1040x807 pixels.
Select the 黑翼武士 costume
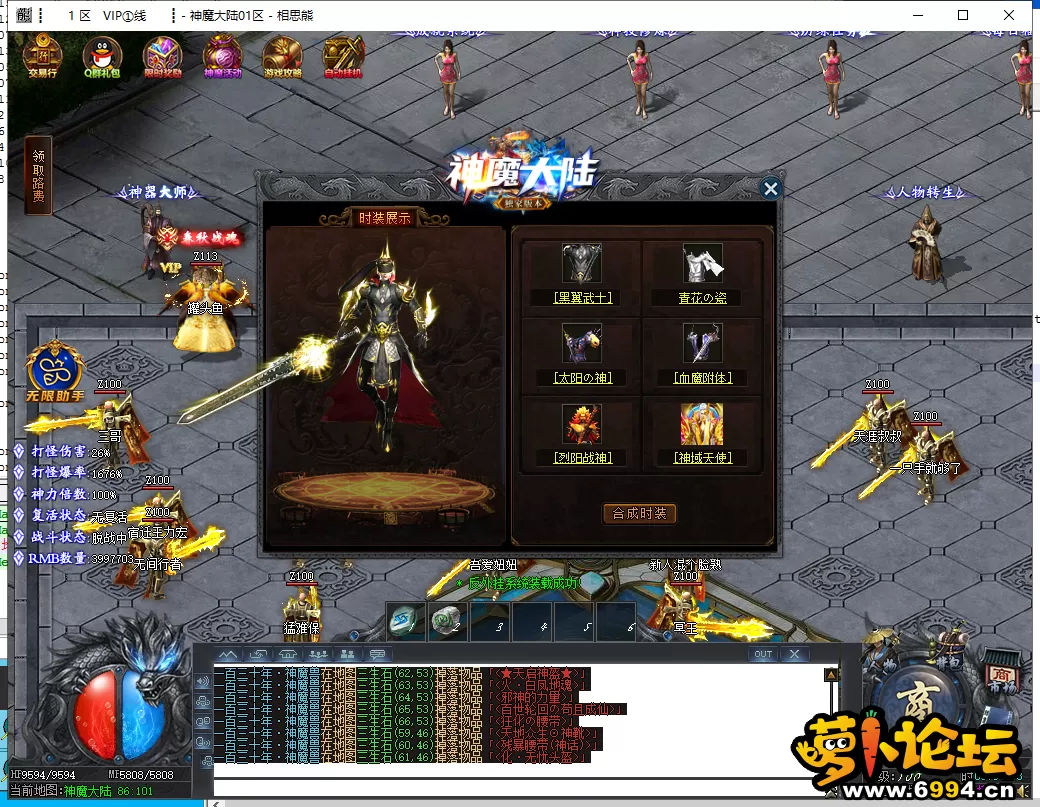click(582, 270)
